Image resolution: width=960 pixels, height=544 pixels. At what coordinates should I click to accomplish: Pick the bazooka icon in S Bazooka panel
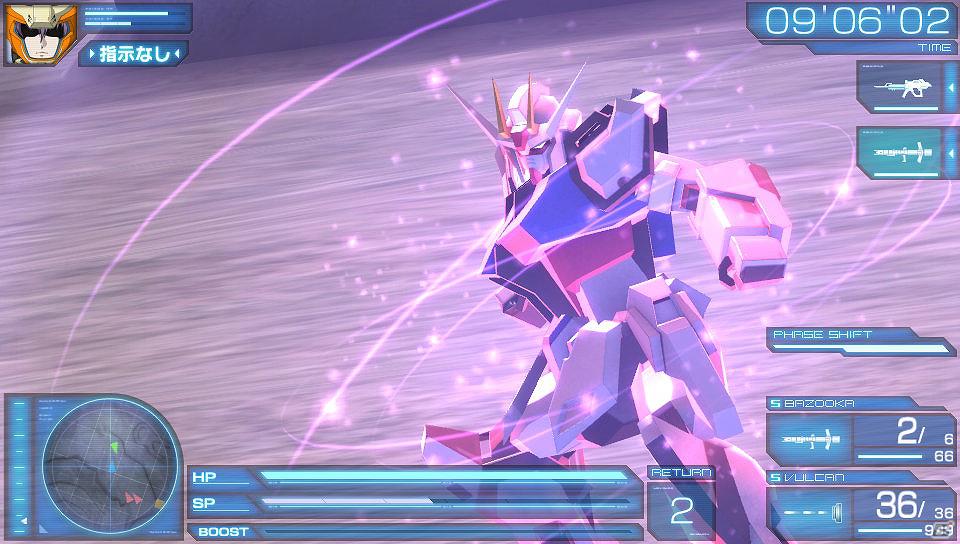tap(809, 439)
